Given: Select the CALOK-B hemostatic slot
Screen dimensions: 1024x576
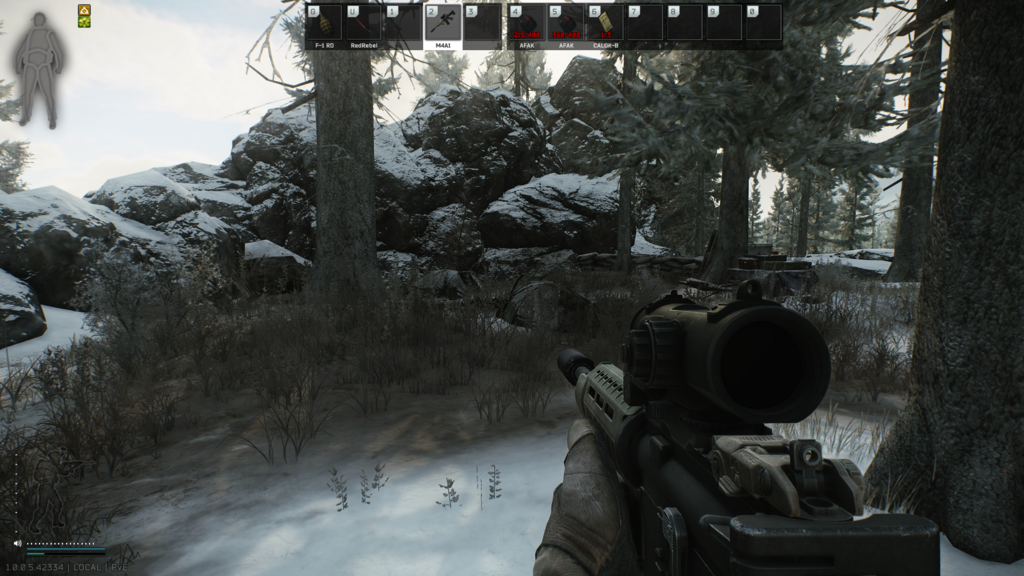Looking at the screenshot, I should (605, 25).
